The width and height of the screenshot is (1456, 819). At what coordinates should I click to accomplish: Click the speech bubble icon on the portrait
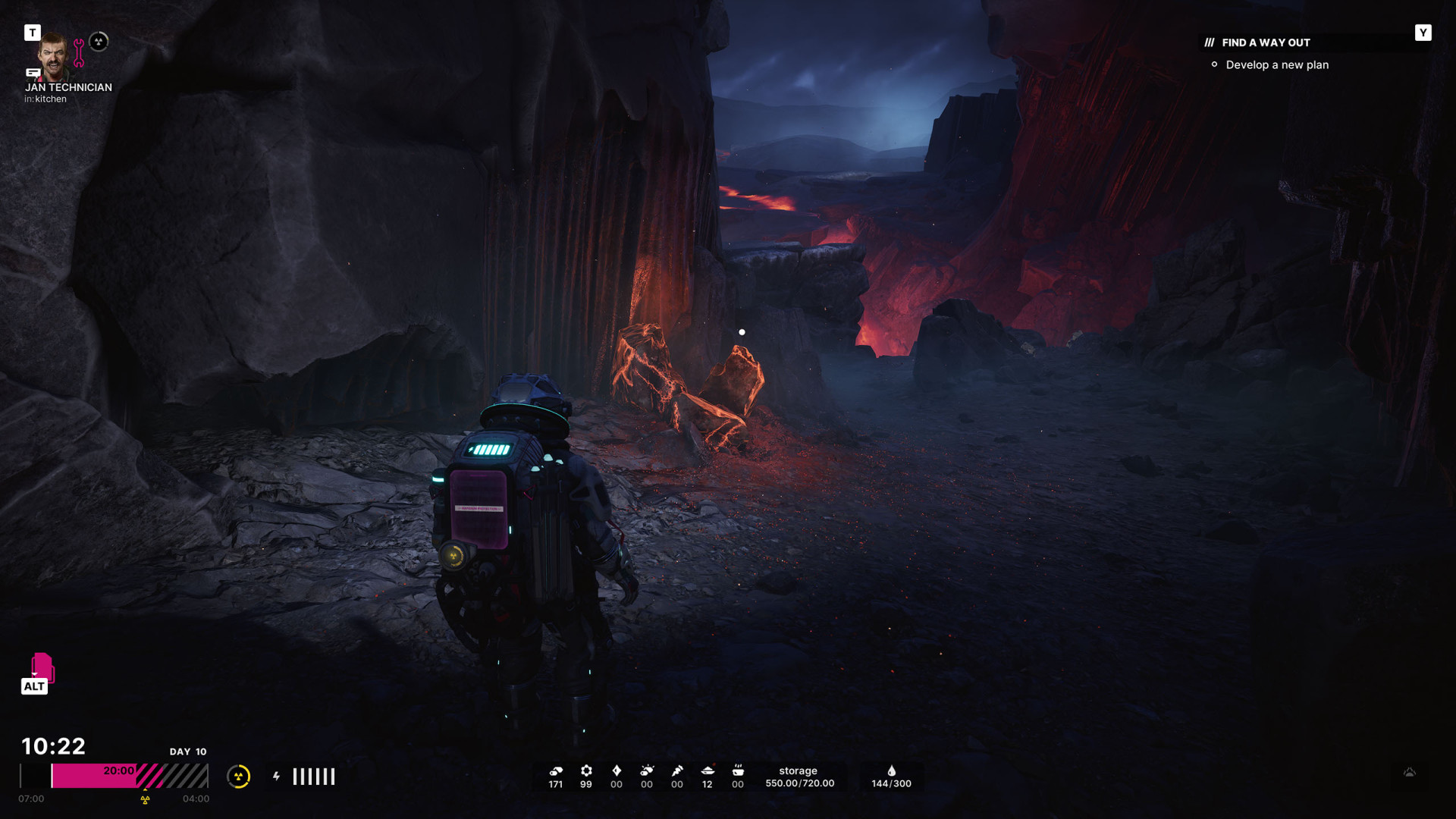pyautogui.click(x=33, y=73)
